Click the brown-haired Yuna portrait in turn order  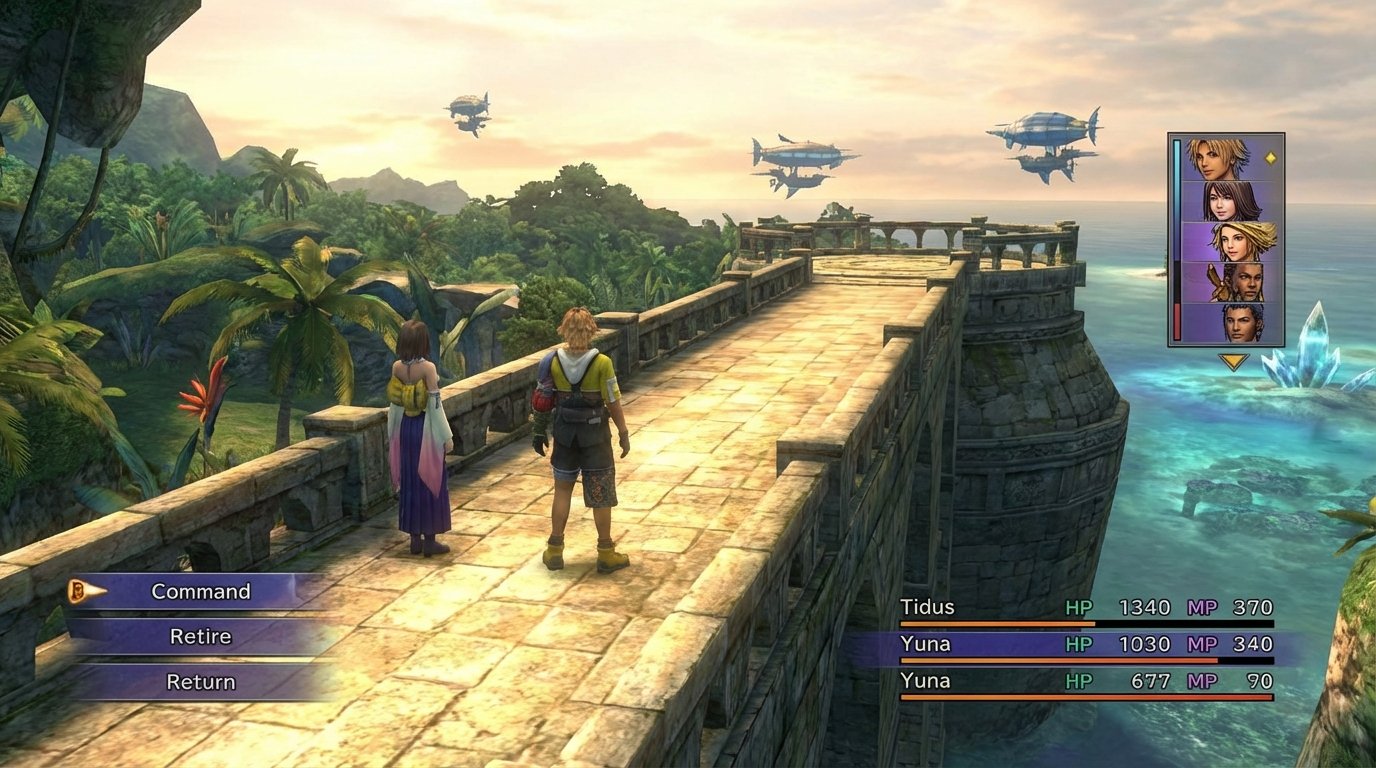[1231, 200]
